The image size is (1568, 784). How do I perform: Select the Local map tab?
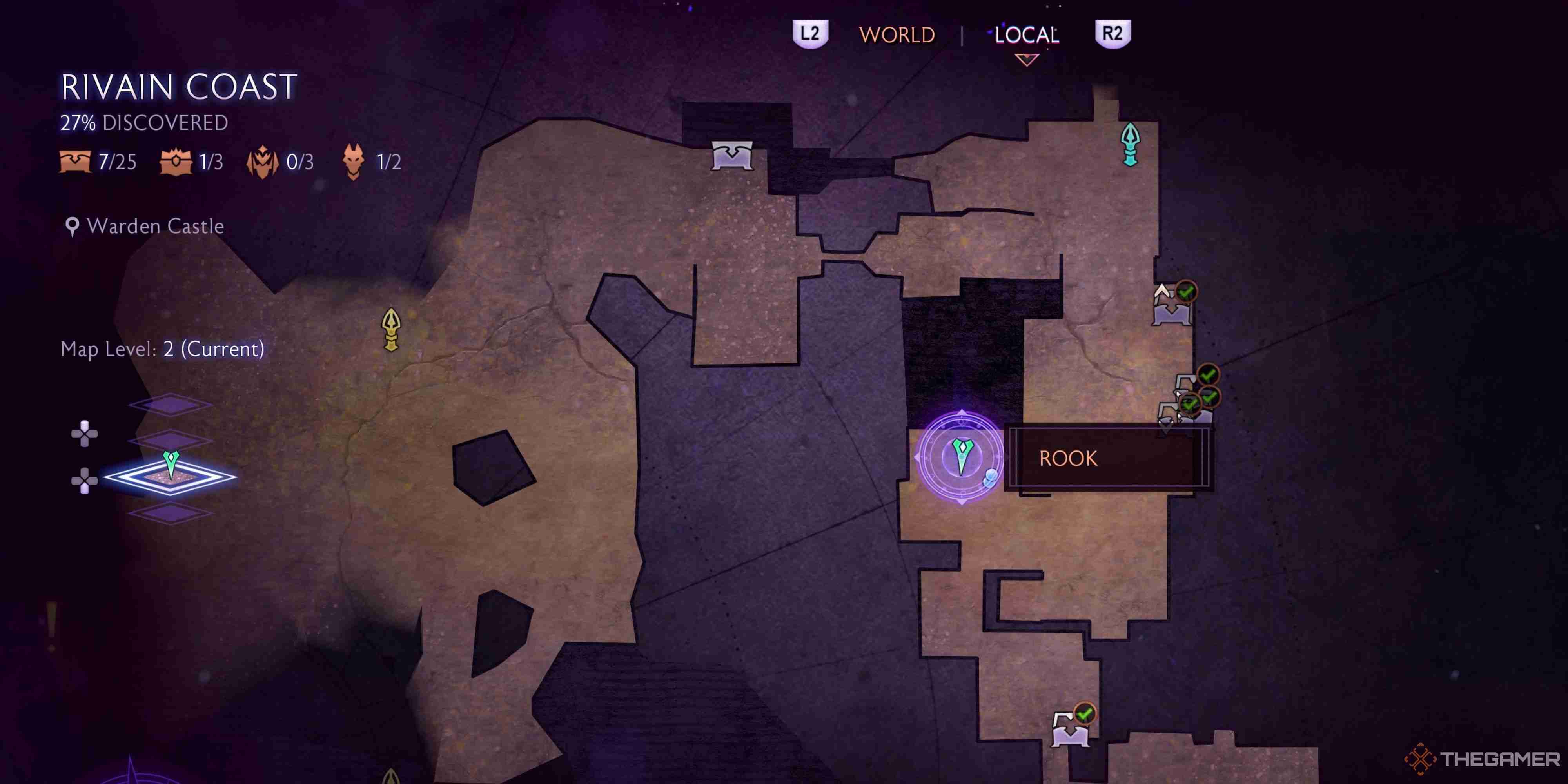[1026, 35]
